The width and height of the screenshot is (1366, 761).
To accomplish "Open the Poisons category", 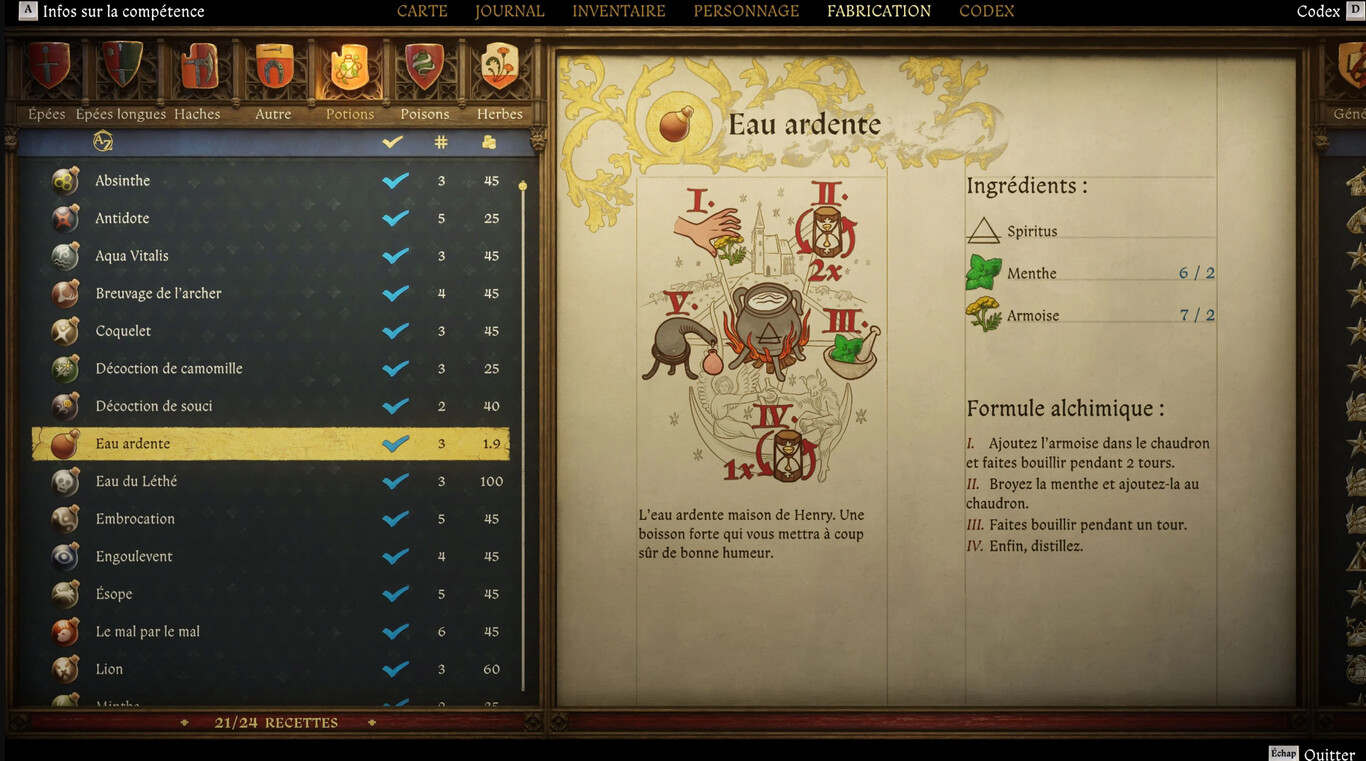I will tap(424, 68).
